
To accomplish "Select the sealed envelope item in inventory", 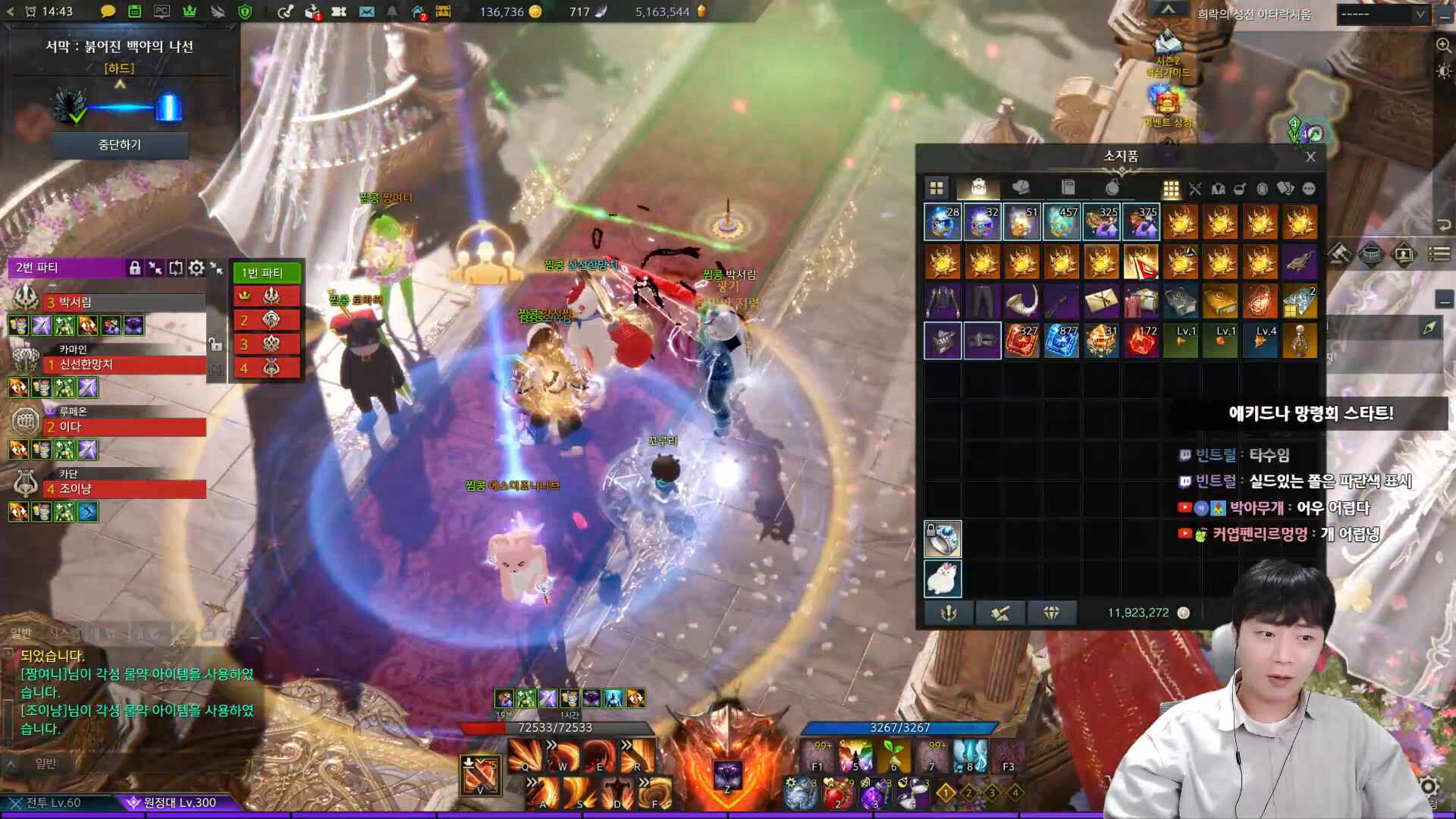I will pyautogui.click(x=1100, y=301).
